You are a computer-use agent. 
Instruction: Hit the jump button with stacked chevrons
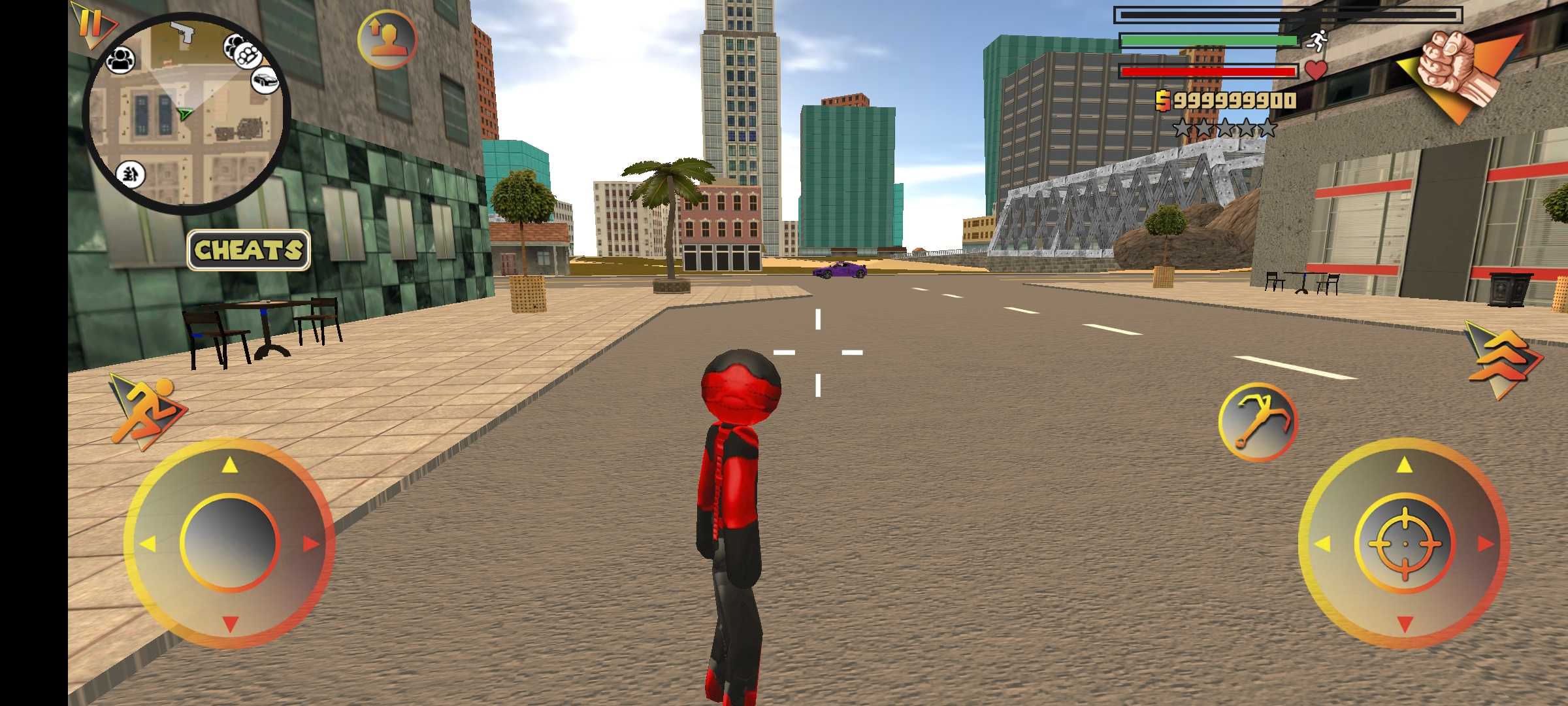pyautogui.click(x=1501, y=358)
